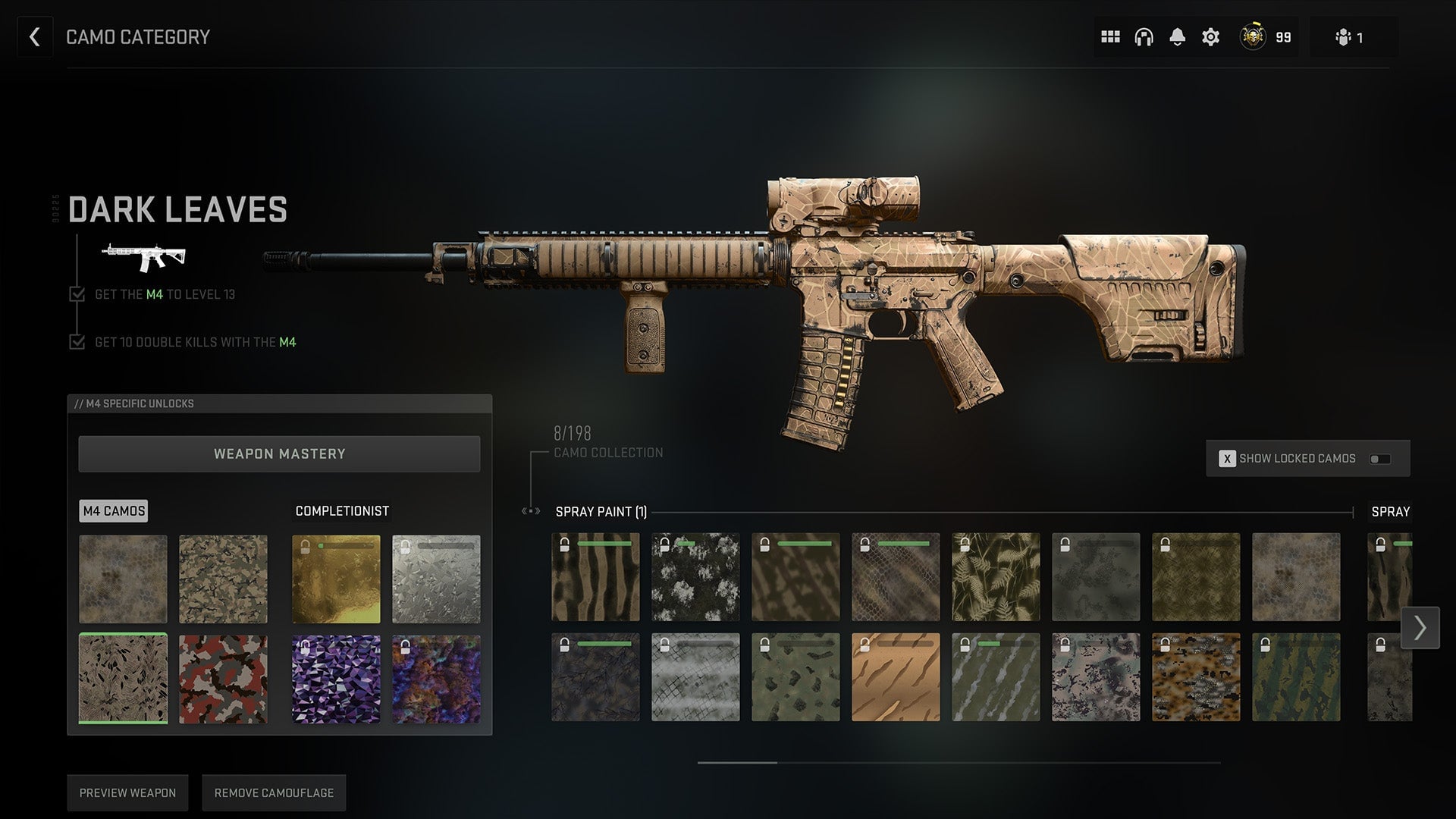
Task: Select the Completionist tab
Action: [x=342, y=510]
